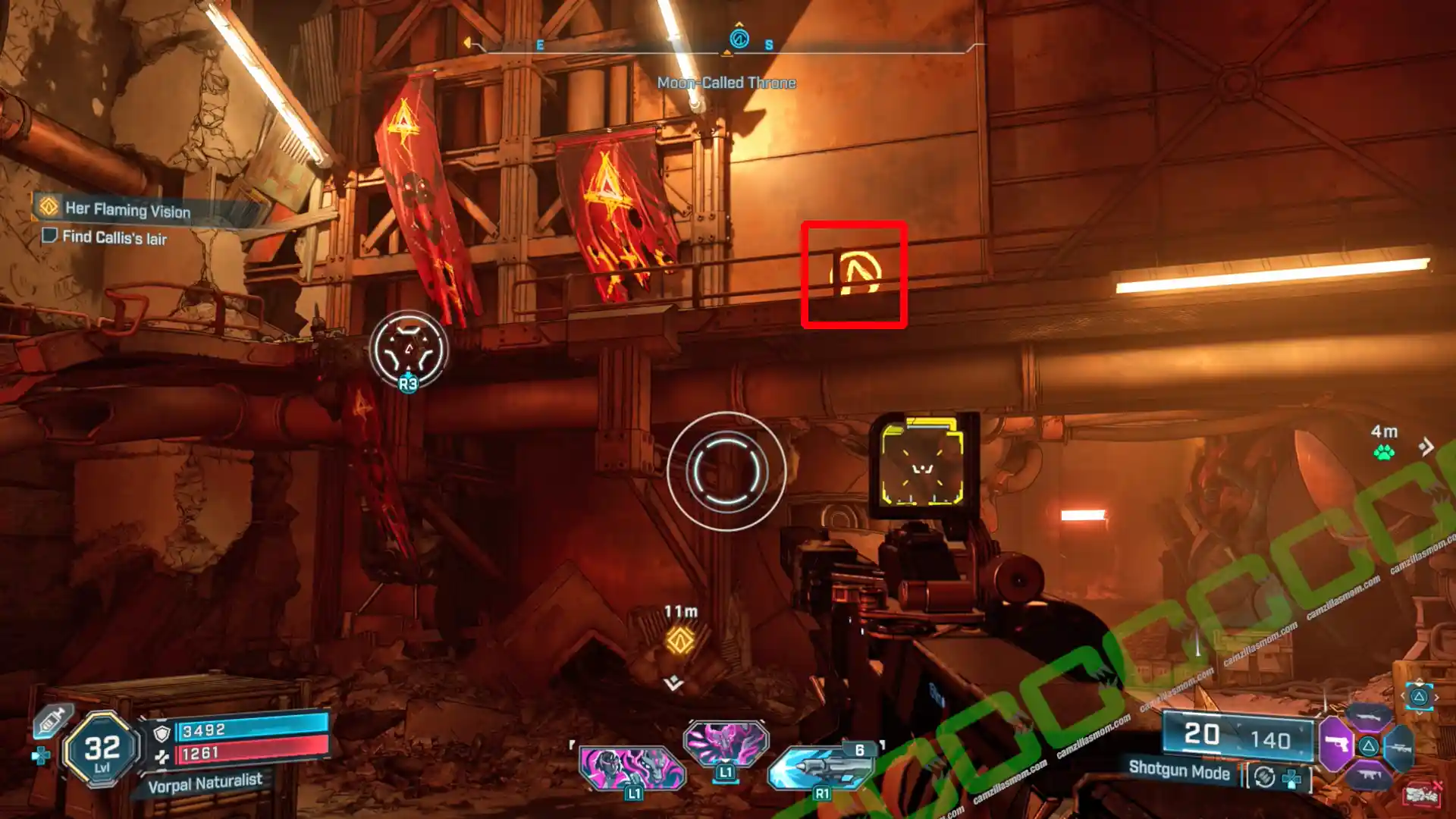The image size is (1456, 819).
Task: Select the Her Flaming Vision quest tracker
Action: [127, 209]
